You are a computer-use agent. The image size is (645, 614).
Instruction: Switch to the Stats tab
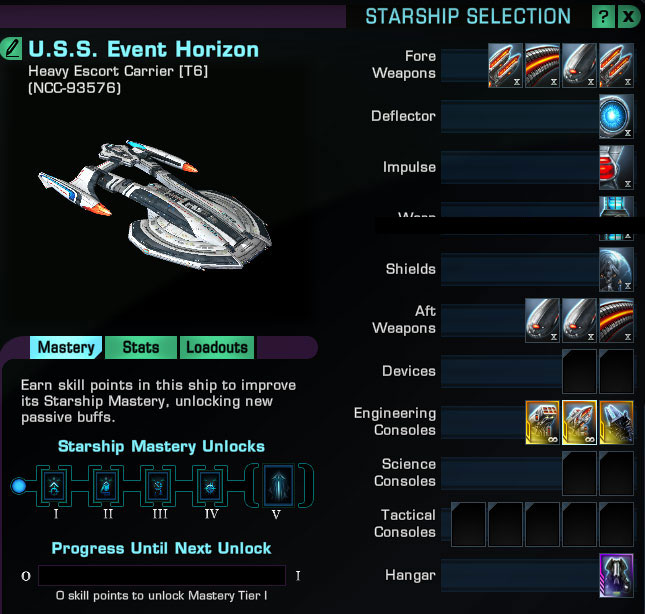(x=141, y=347)
